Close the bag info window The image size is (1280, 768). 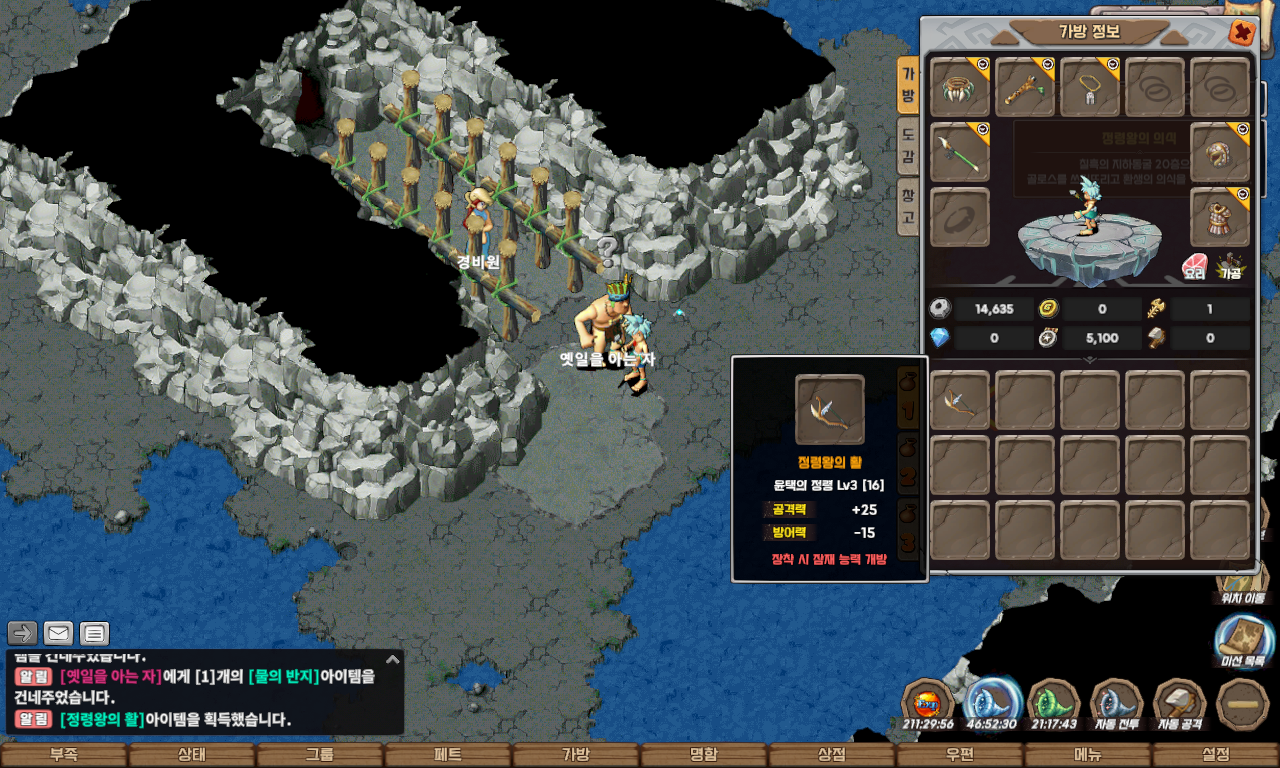coord(1242,33)
